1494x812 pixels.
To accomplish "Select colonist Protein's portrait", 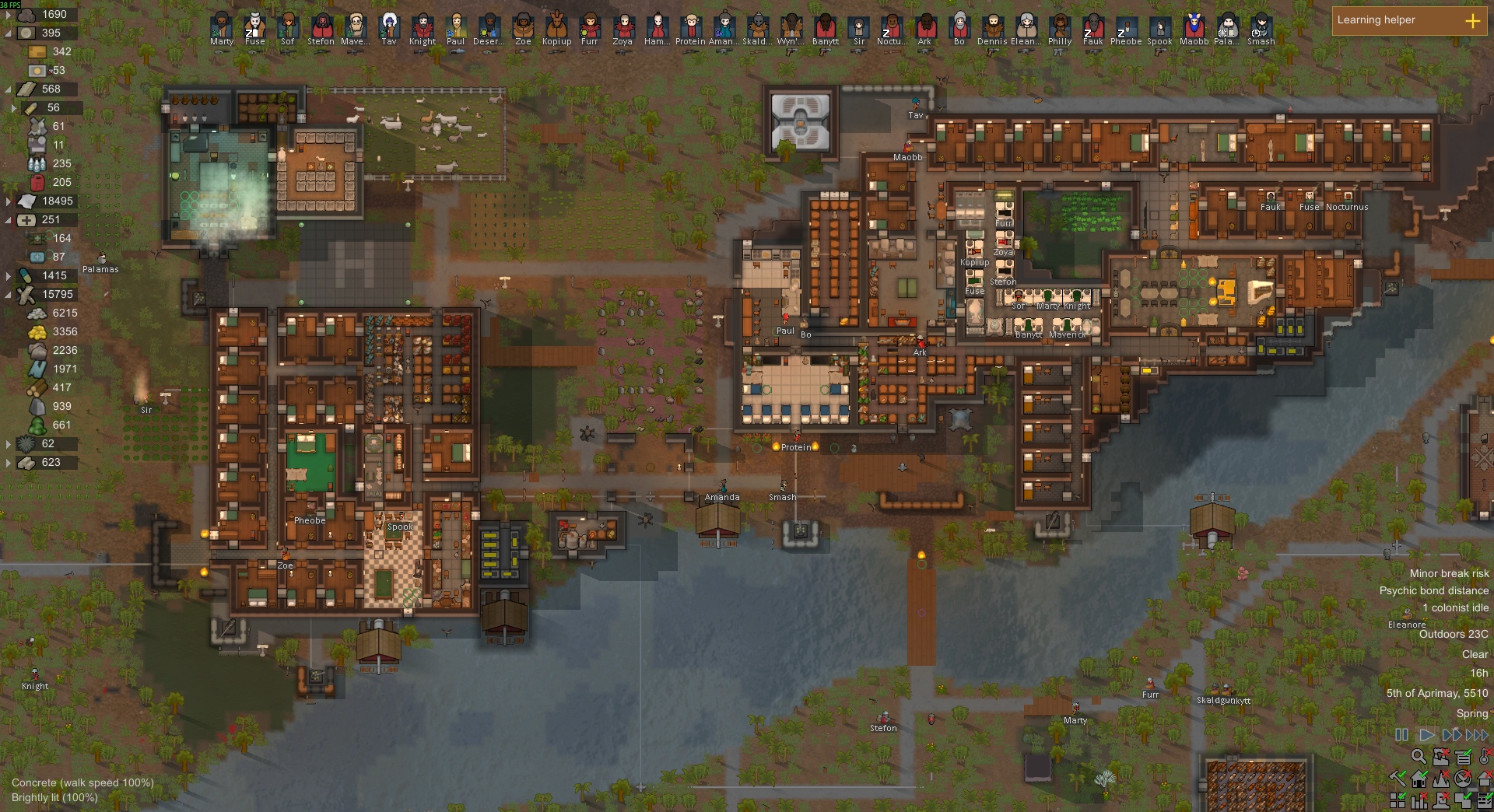I will click(x=690, y=27).
